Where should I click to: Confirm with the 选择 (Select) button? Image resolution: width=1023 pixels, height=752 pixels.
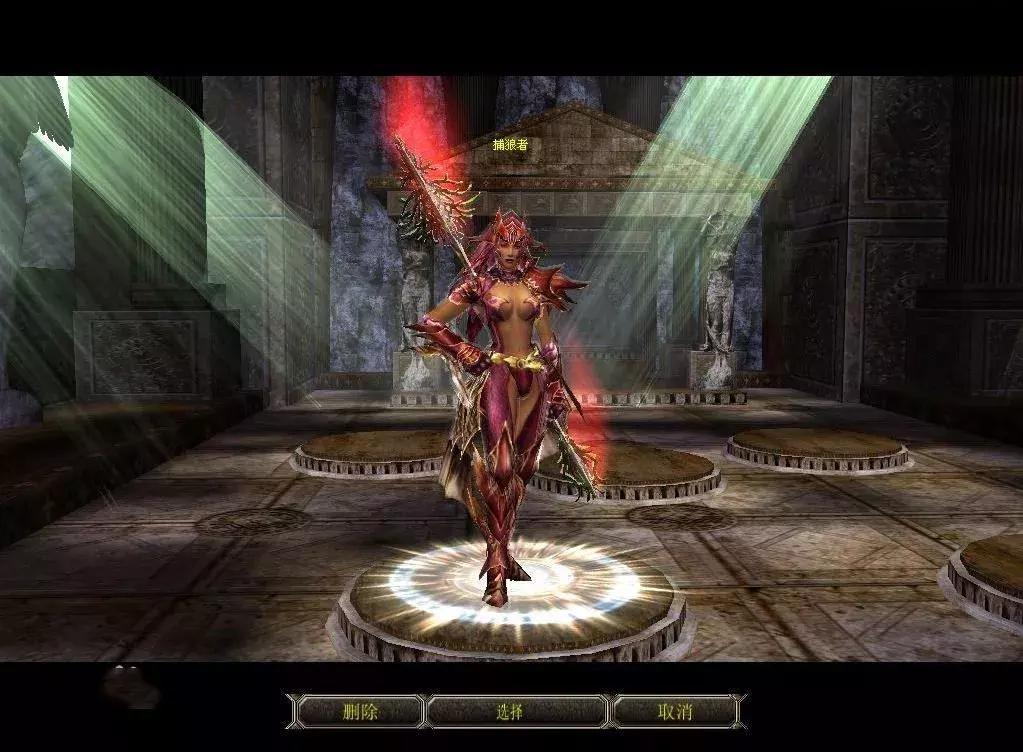coord(510,712)
